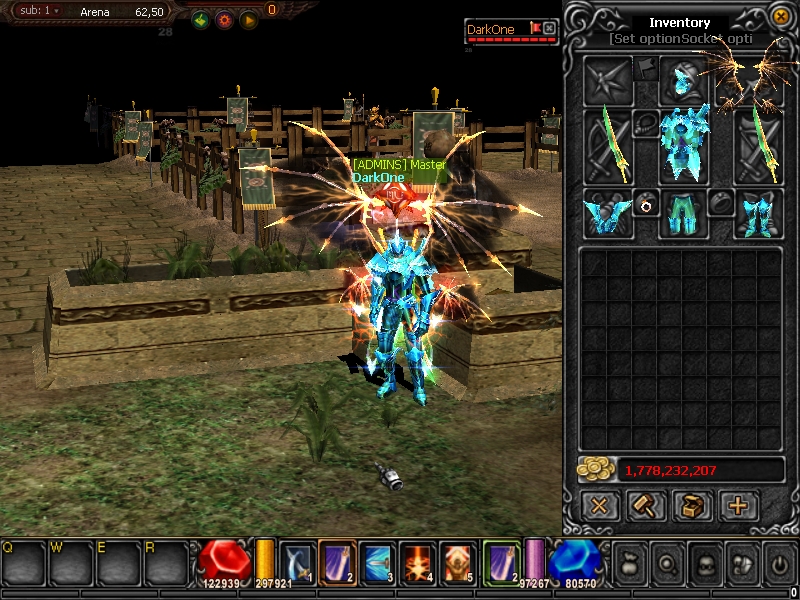Open the treasure chest button

tap(692, 506)
